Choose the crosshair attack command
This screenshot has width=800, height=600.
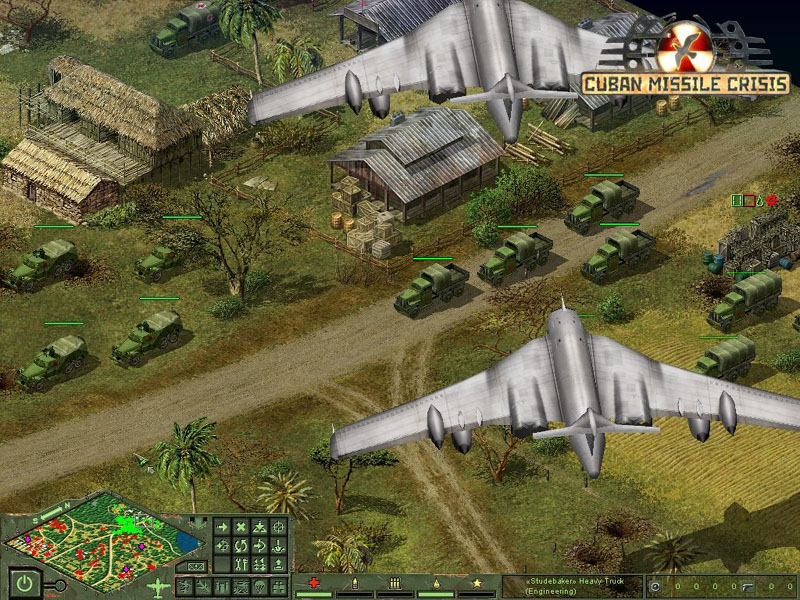click(279, 527)
